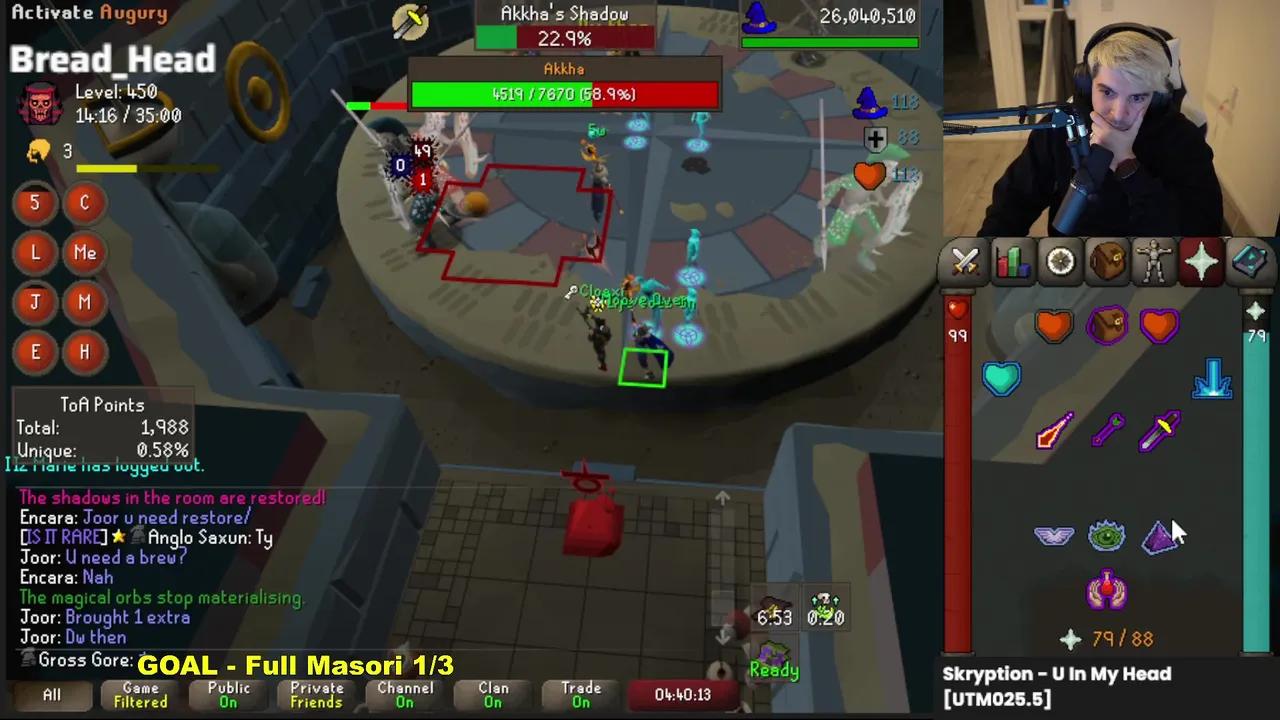
Task: Toggle Public chat from On
Action: (x=228, y=694)
